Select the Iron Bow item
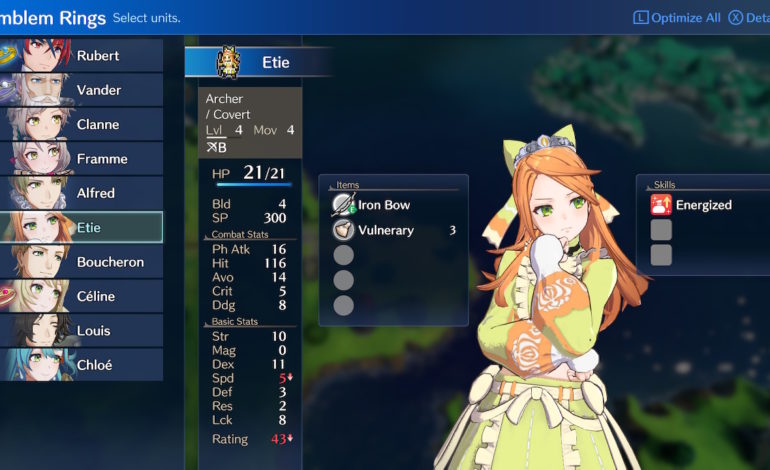 (x=384, y=205)
